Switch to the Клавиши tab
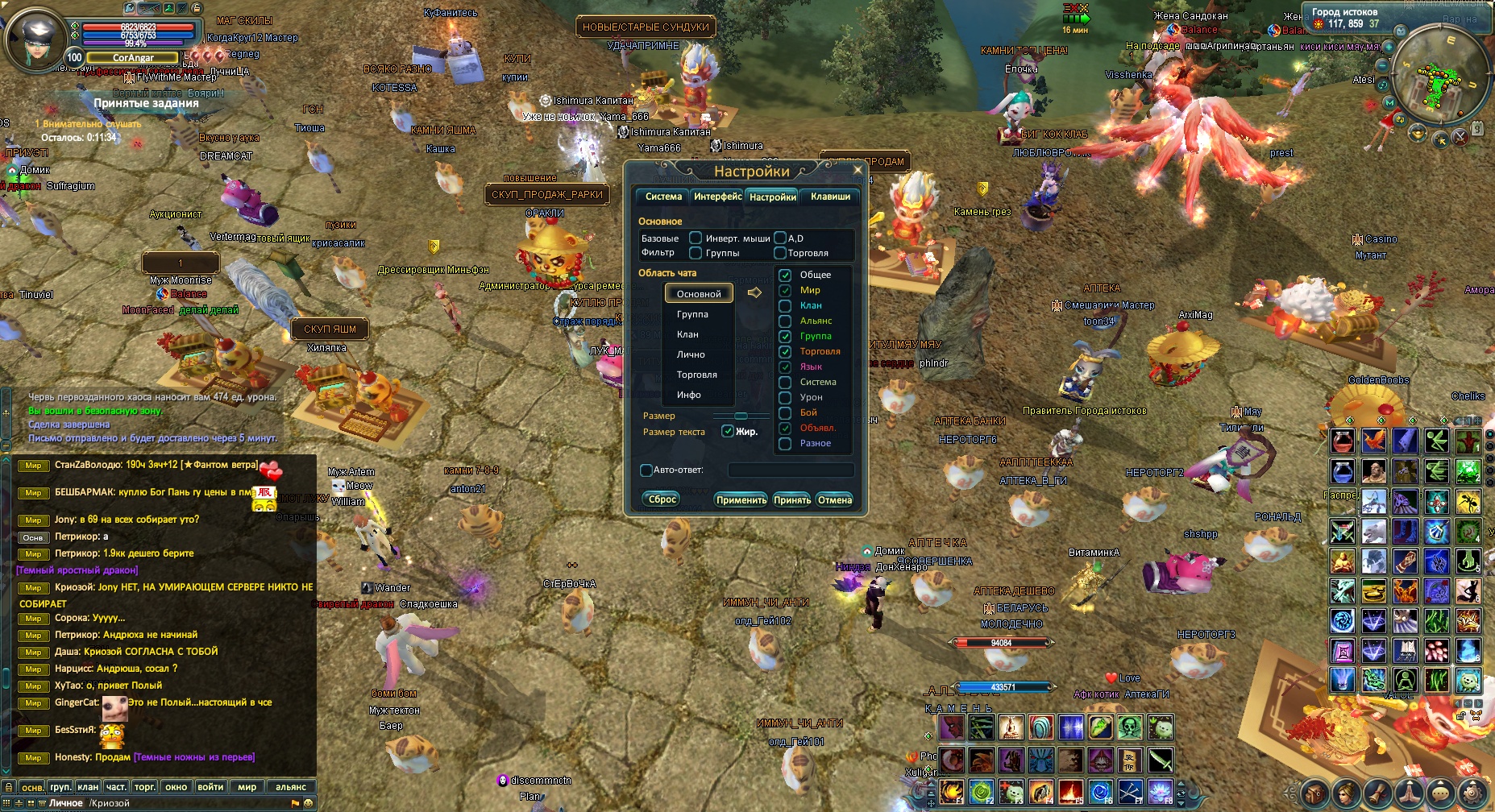 click(830, 197)
